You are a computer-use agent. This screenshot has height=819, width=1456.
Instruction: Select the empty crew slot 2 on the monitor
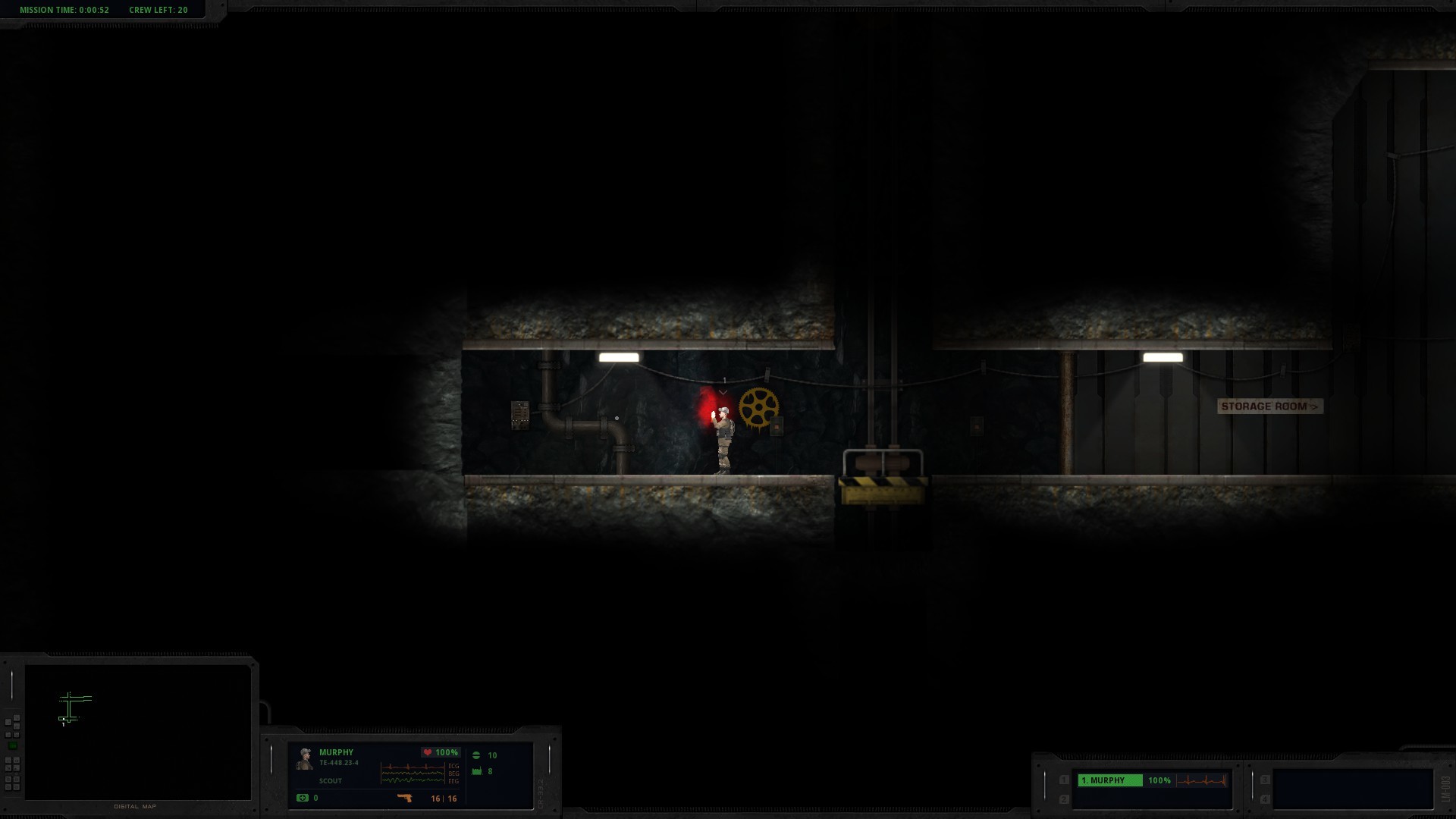click(1064, 799)
